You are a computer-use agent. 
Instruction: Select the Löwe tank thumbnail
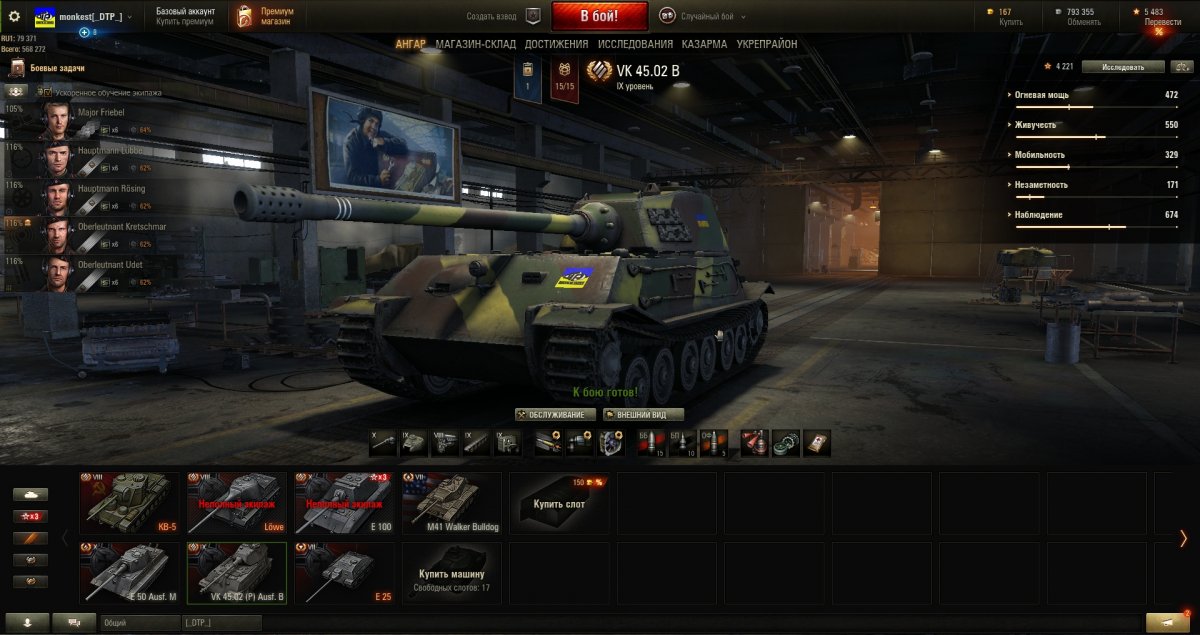[x=237, y=502]
